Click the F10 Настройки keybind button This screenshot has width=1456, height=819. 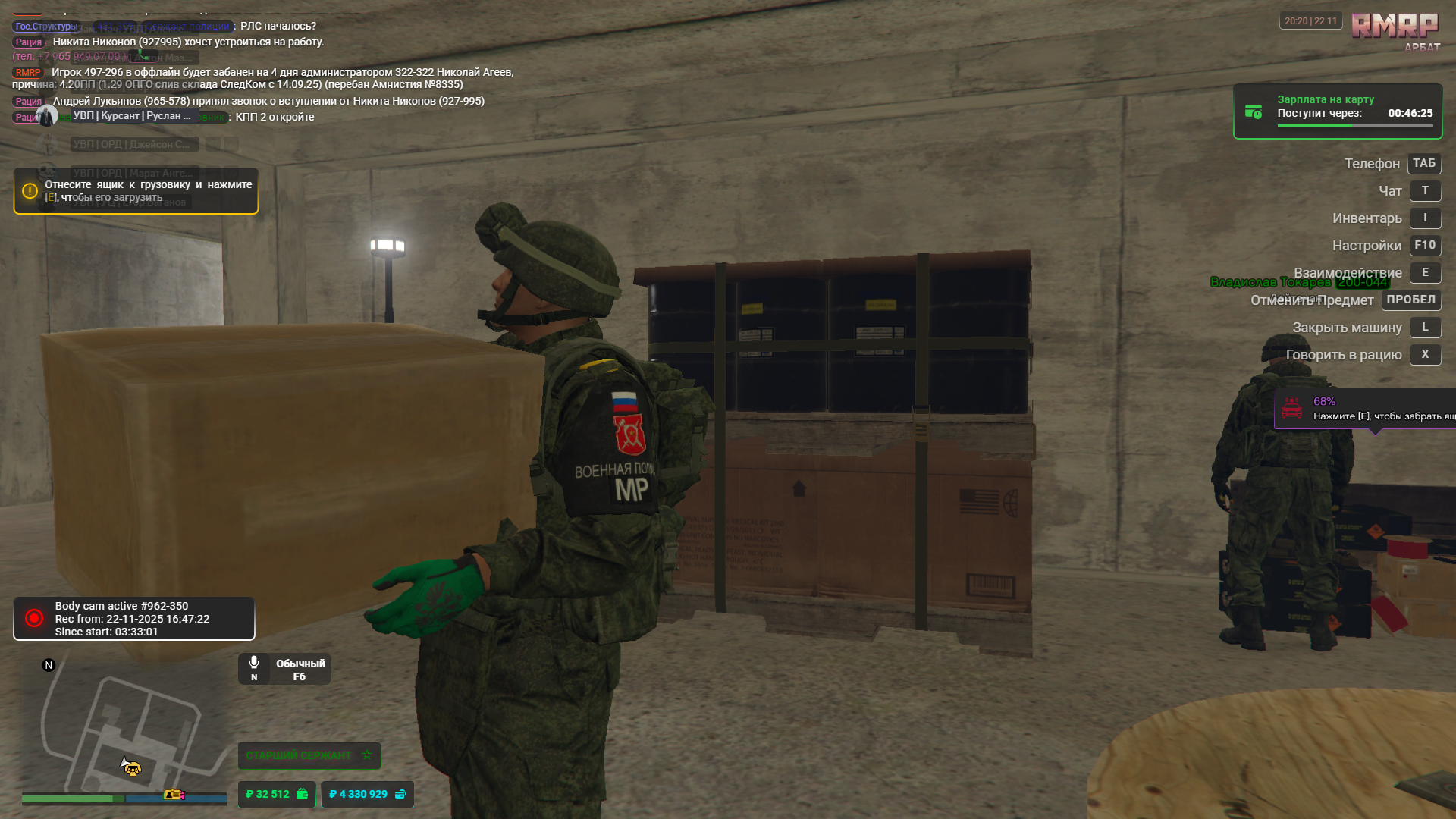coord(1424,246)
